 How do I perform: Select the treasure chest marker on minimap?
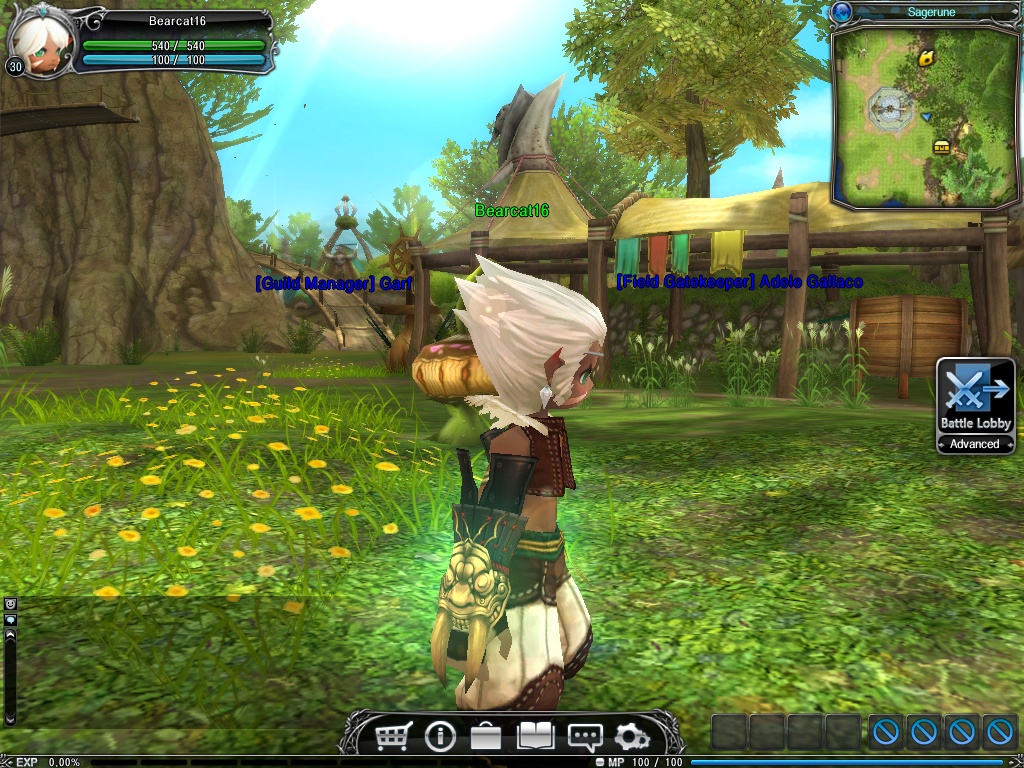(x=941, y=146)
